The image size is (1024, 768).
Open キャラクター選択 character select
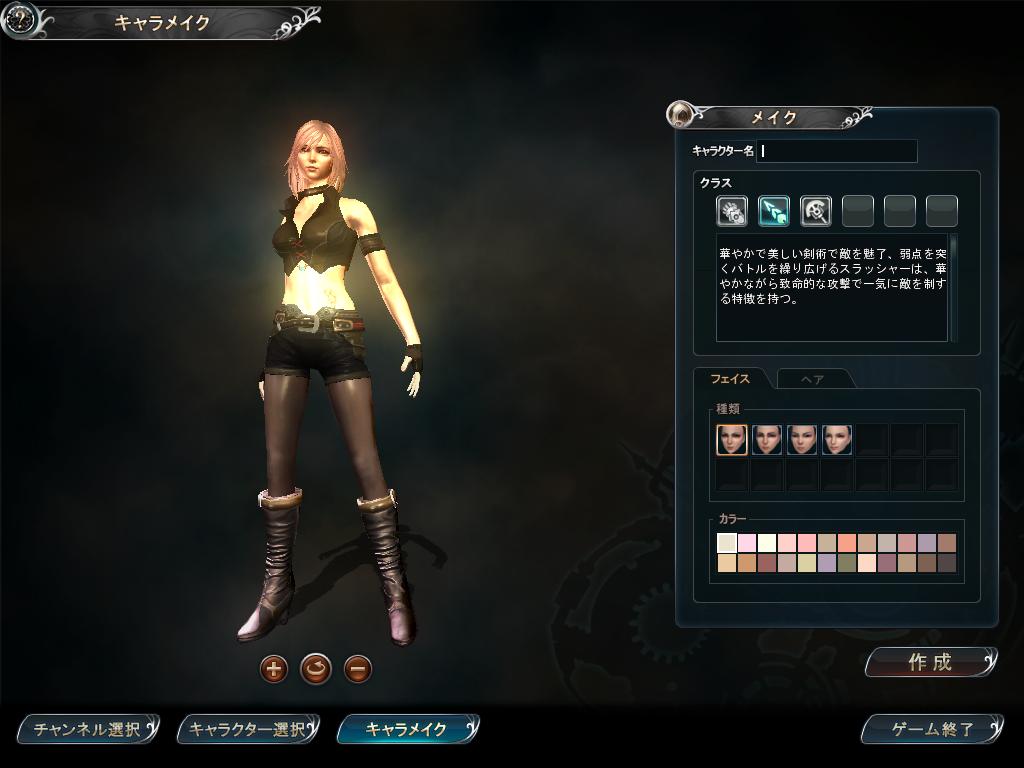(x=247, y=729)
